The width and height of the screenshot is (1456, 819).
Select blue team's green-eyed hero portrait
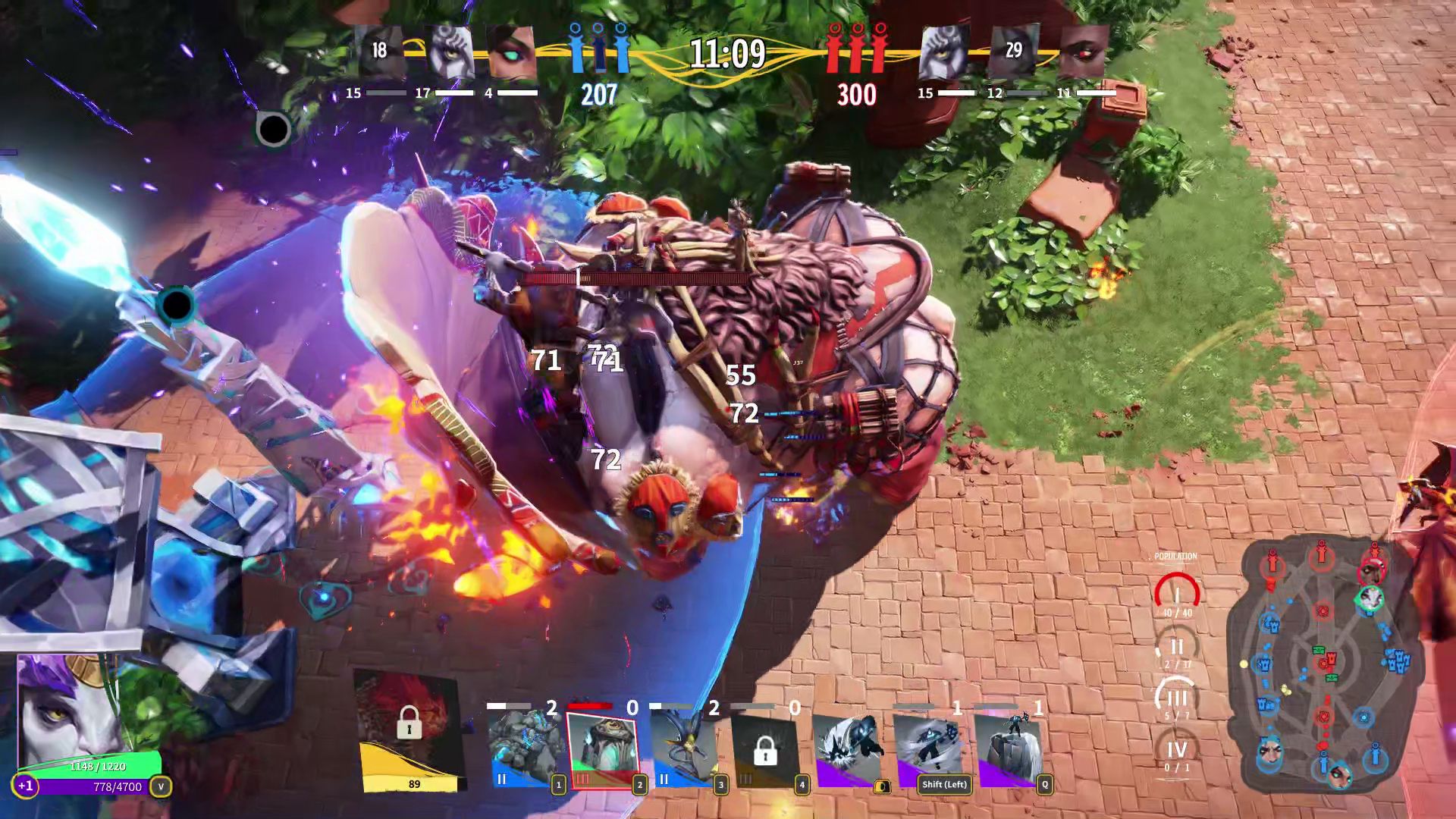tap(512, 52)
